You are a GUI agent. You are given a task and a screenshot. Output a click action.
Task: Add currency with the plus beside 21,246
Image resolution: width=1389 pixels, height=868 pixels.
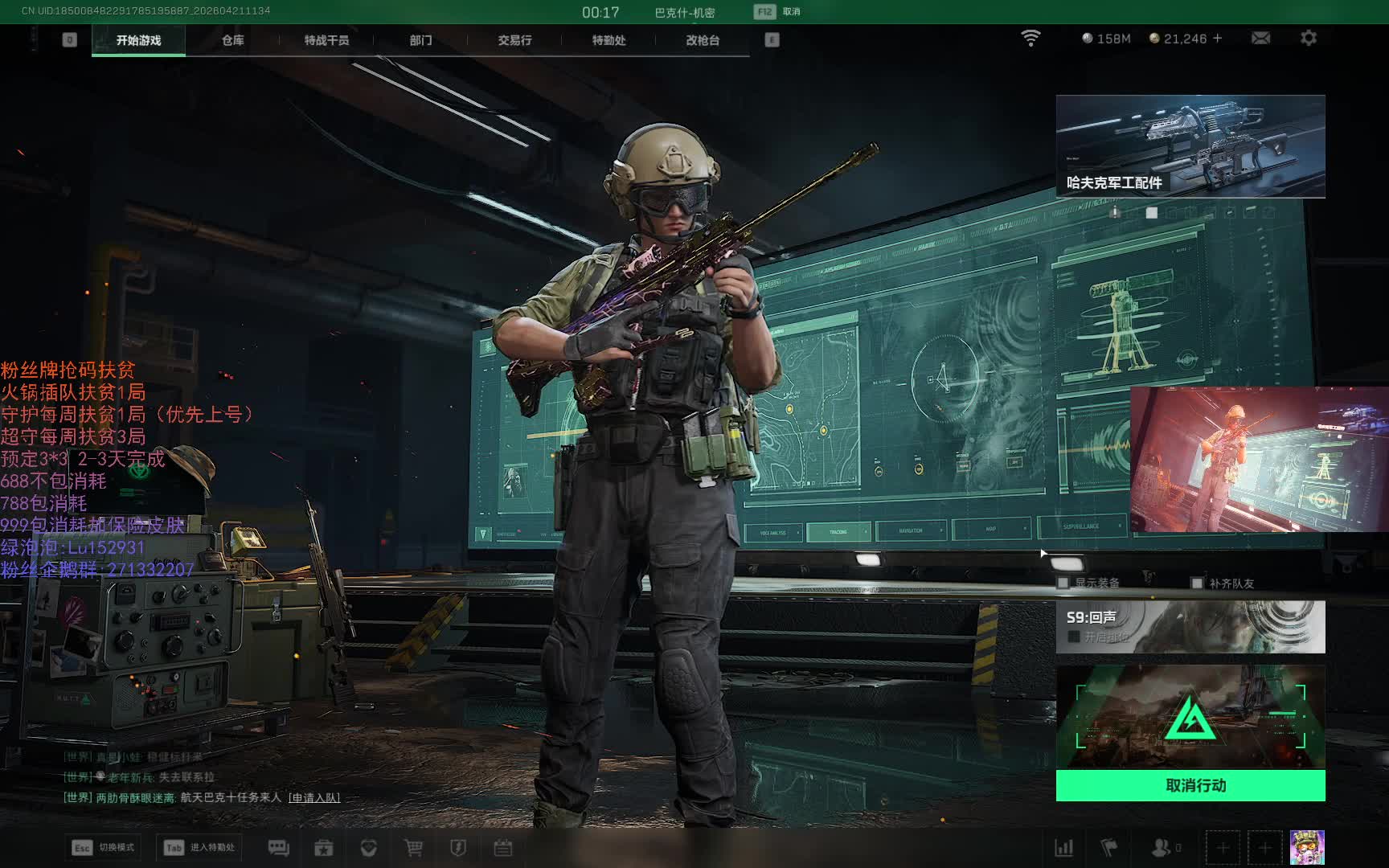click(1218, 38)
